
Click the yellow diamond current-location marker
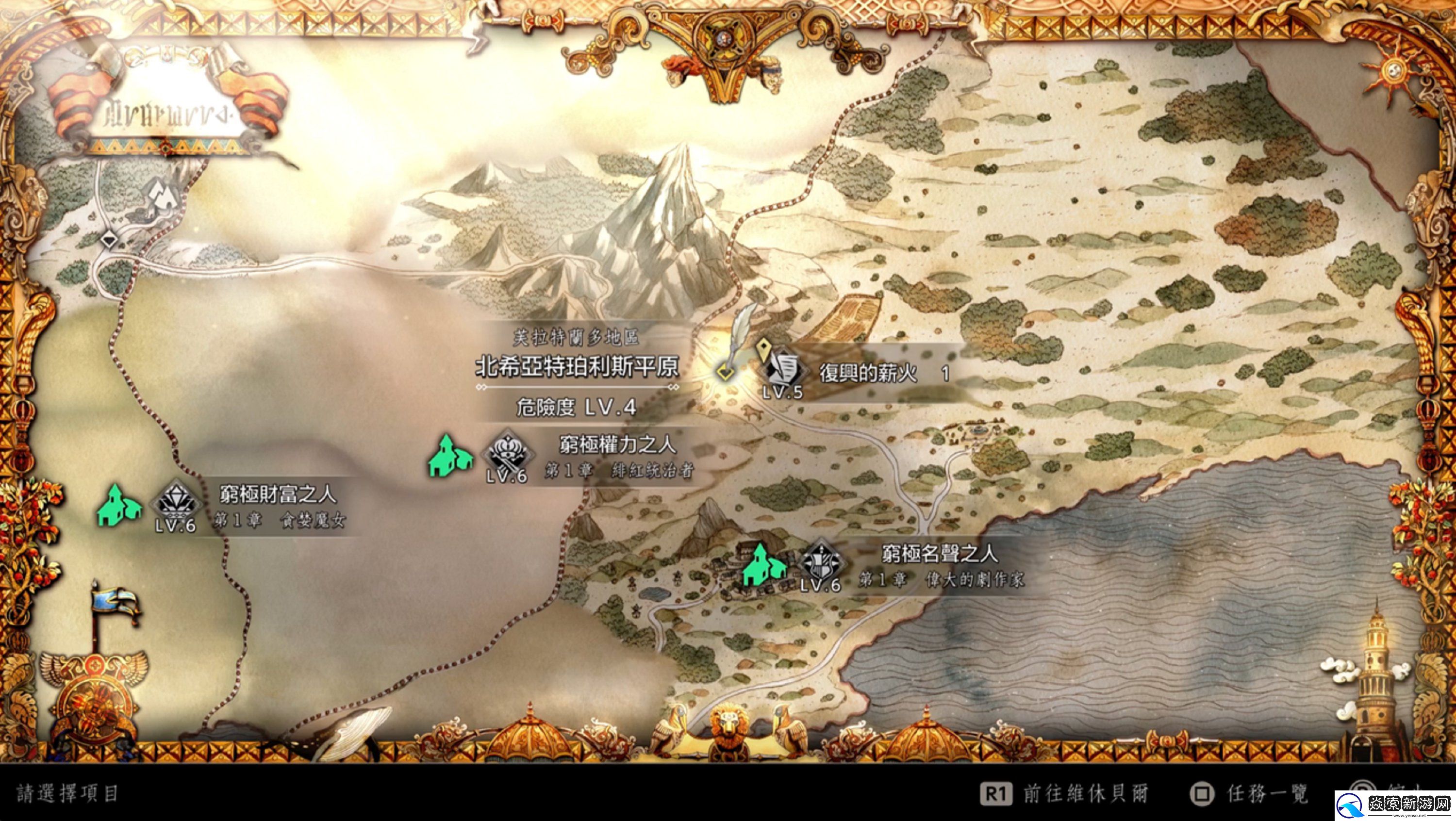pyautogui.click(x=725, y=371)
